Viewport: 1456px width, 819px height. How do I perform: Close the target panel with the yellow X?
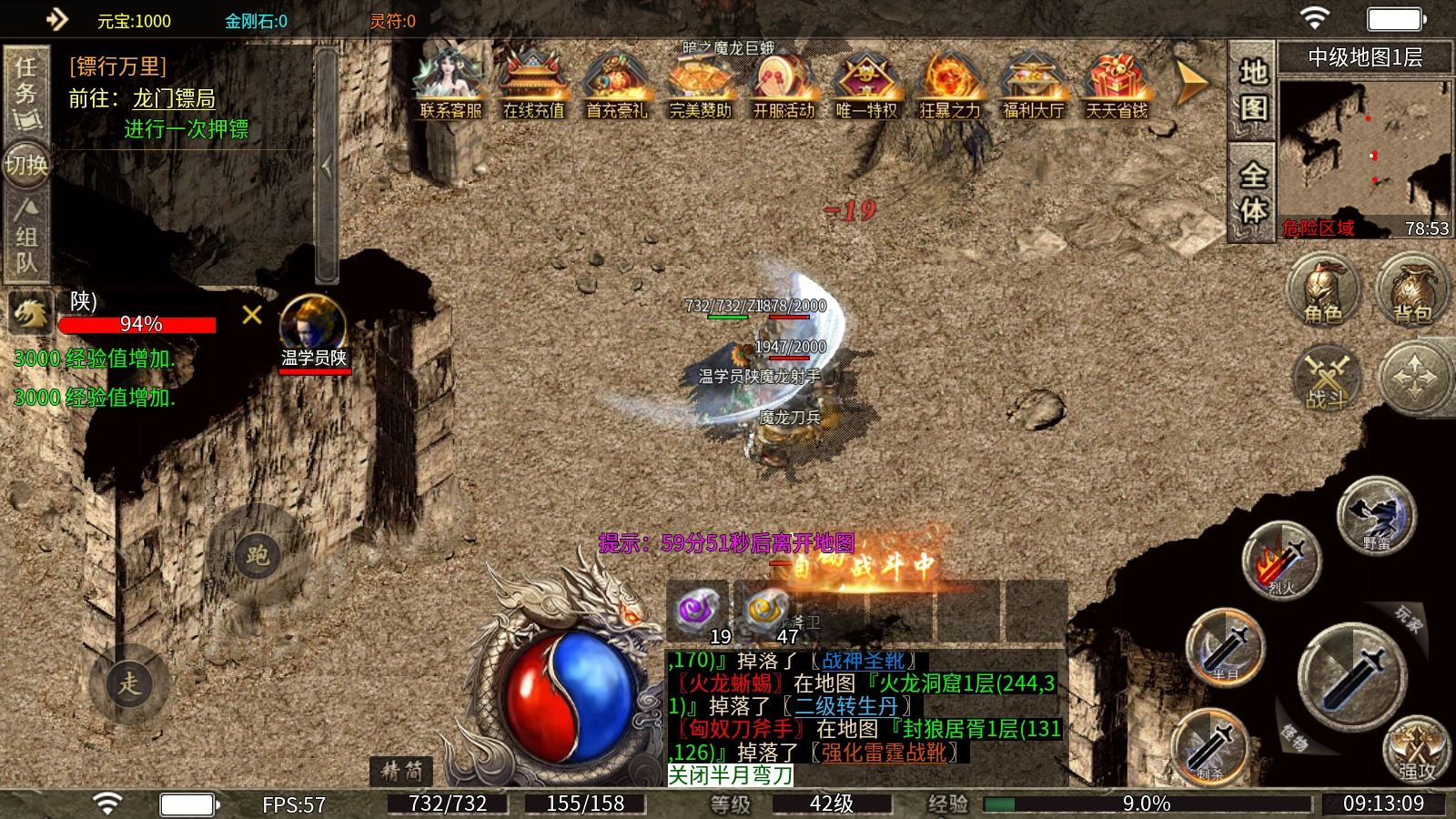(x=252, y=315)
